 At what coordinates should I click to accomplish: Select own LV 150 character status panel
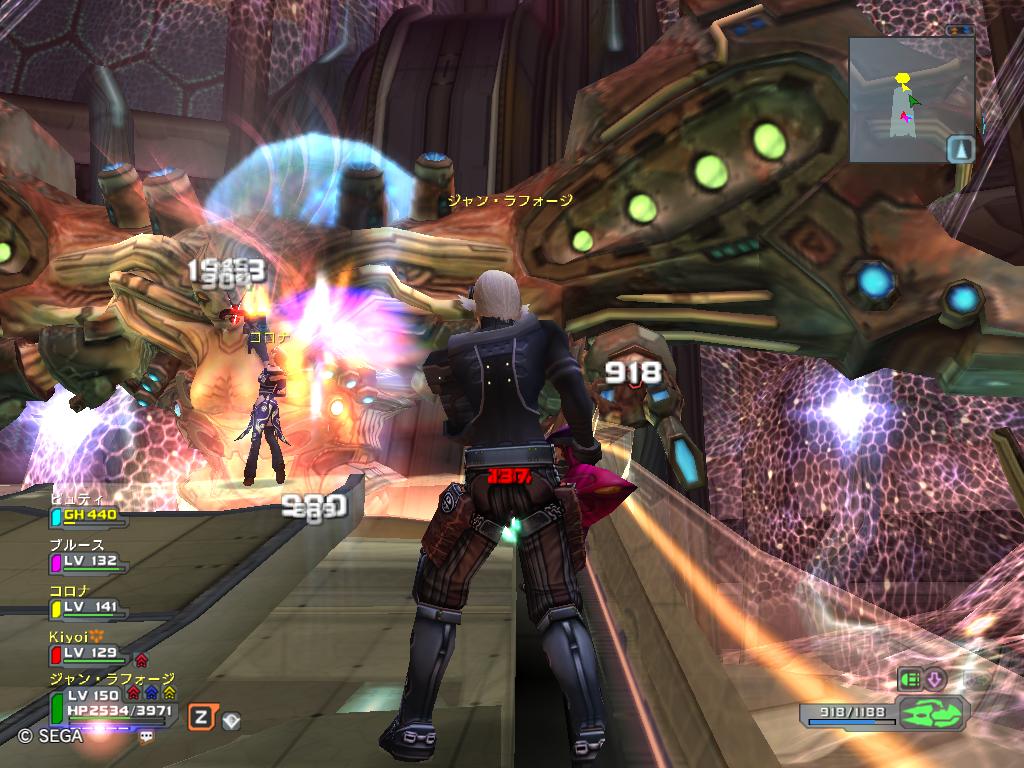tap(110, 703)
